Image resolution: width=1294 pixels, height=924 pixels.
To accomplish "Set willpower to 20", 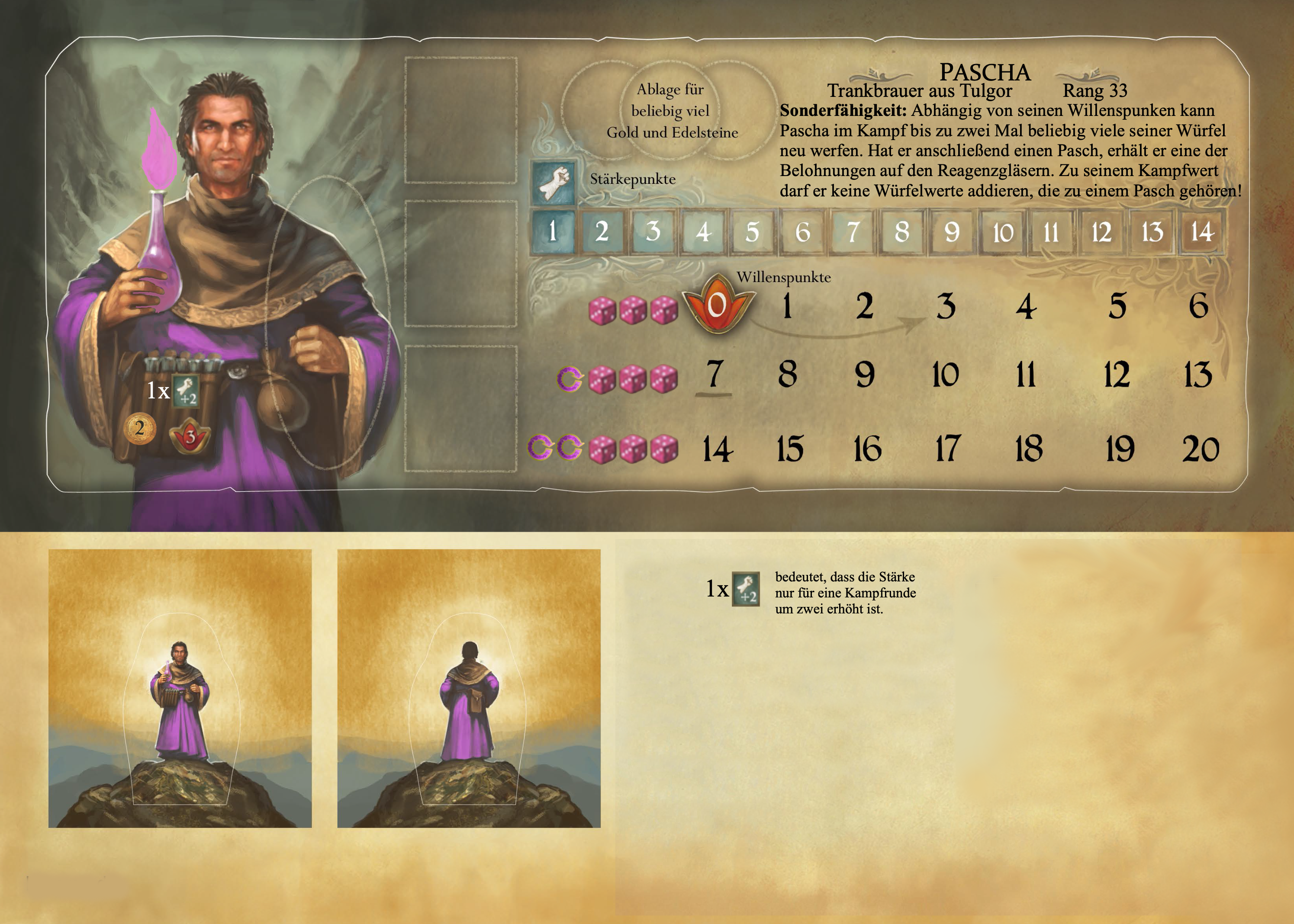I will pos(1201,449).
